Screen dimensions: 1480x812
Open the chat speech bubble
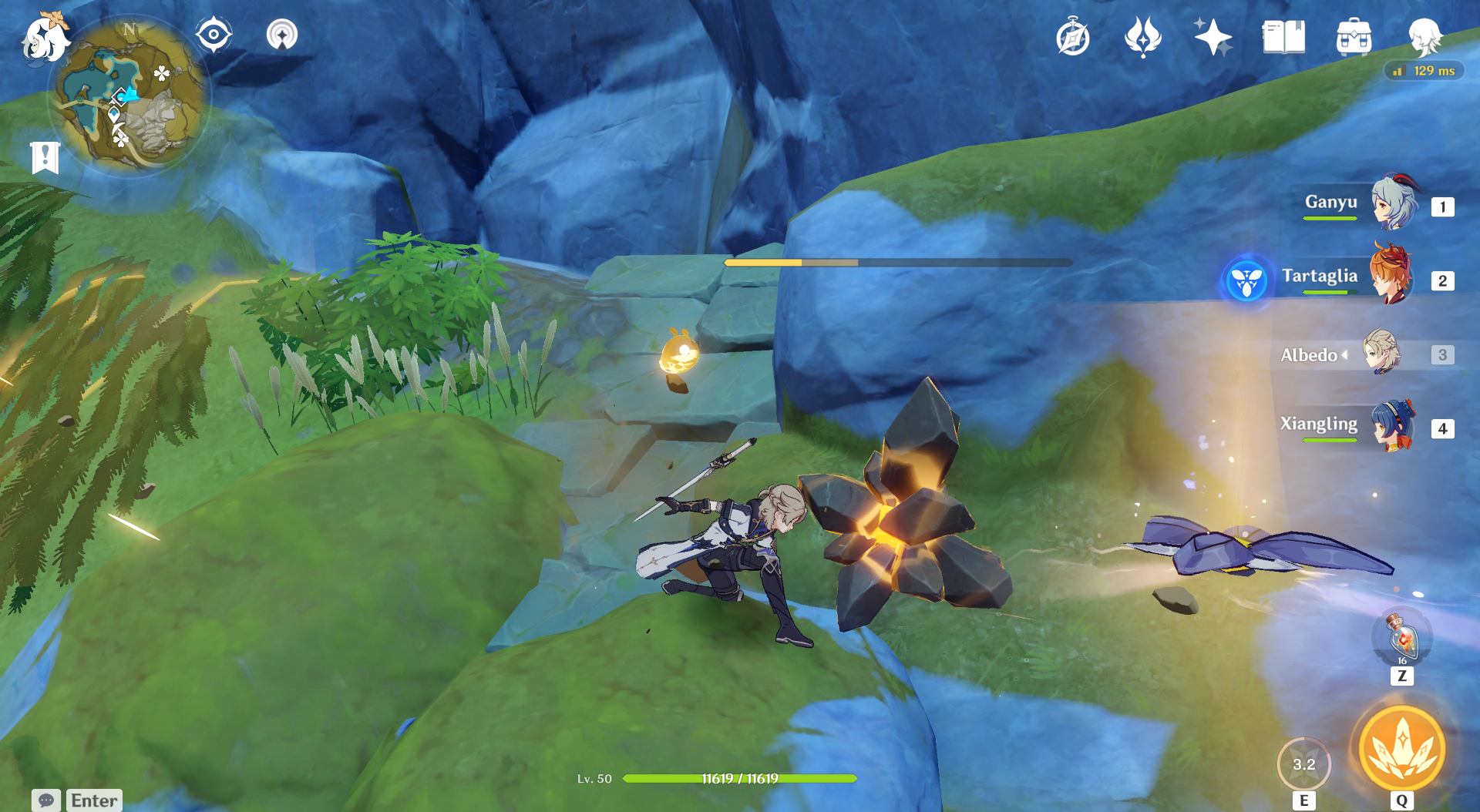pos(45,800)
